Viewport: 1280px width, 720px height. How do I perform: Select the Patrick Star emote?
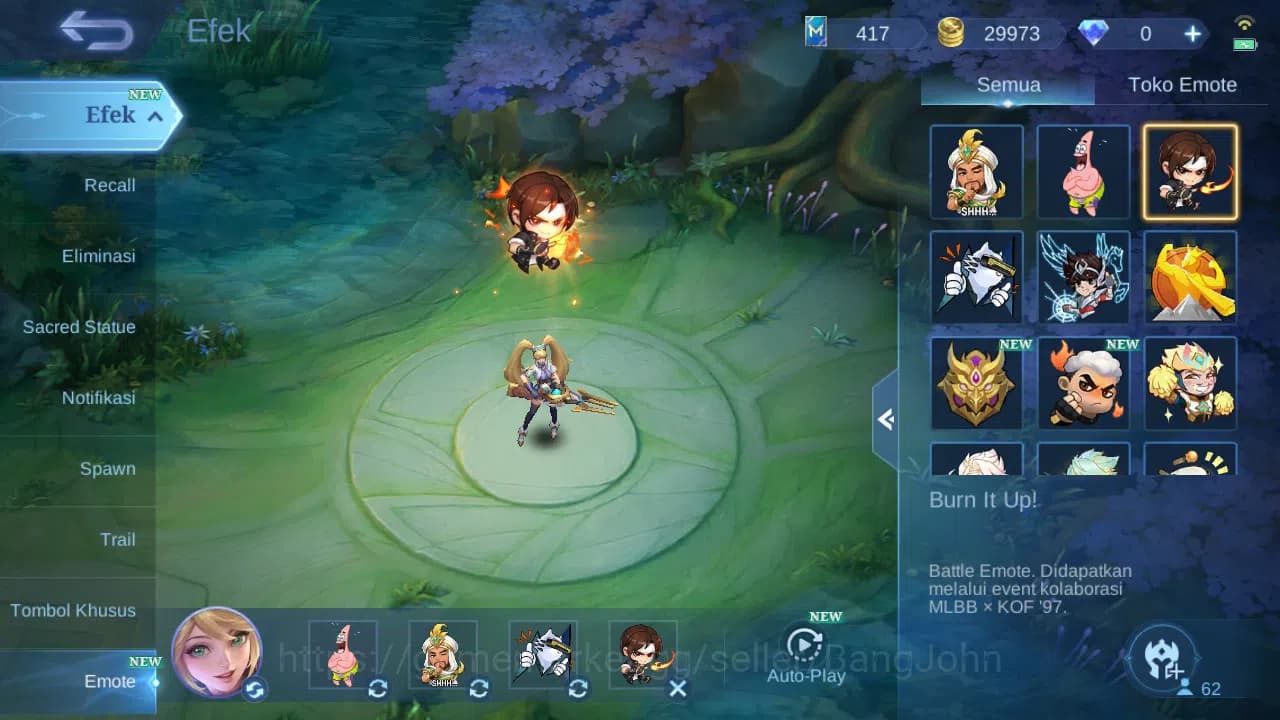tap(1083, 171)
